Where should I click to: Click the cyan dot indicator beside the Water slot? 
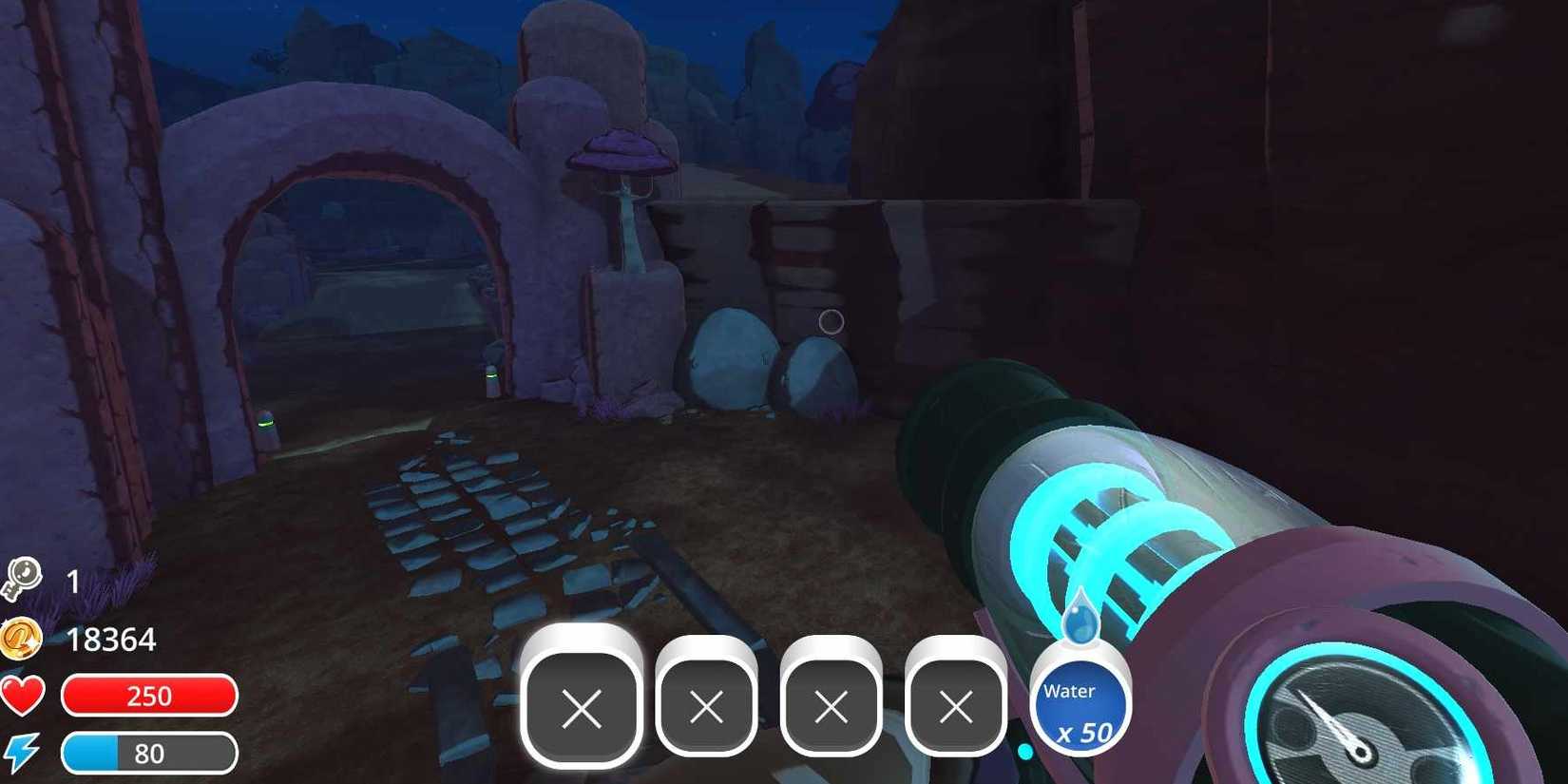pos(1026,751)
